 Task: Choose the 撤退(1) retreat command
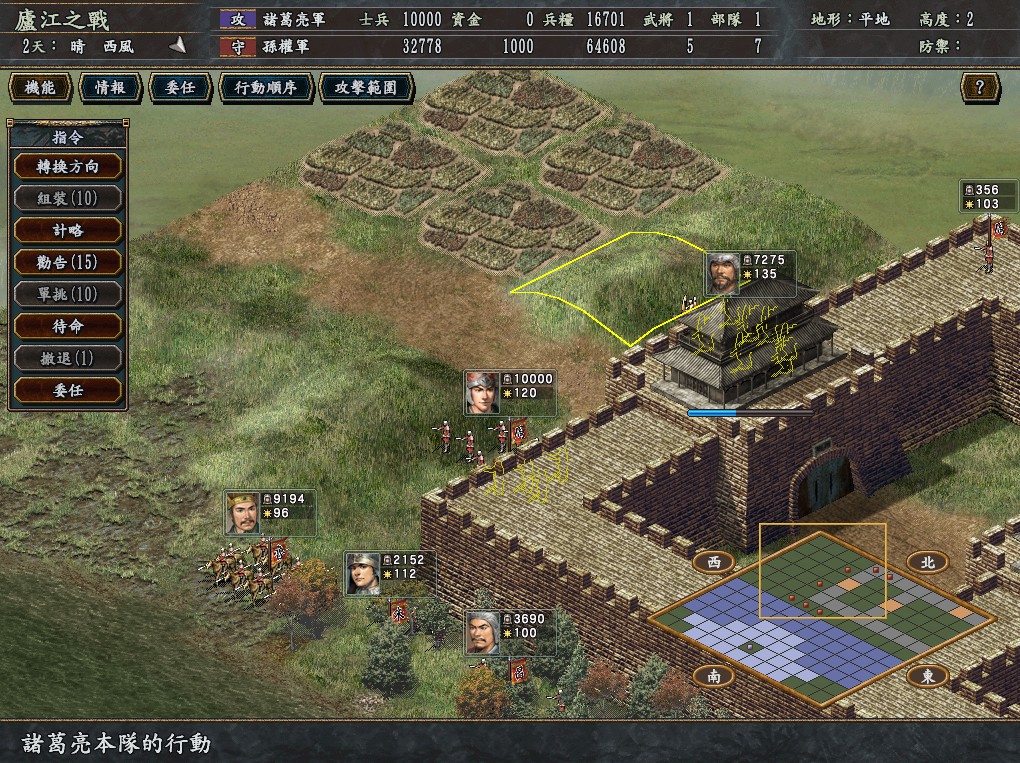(x=68, y=358)
